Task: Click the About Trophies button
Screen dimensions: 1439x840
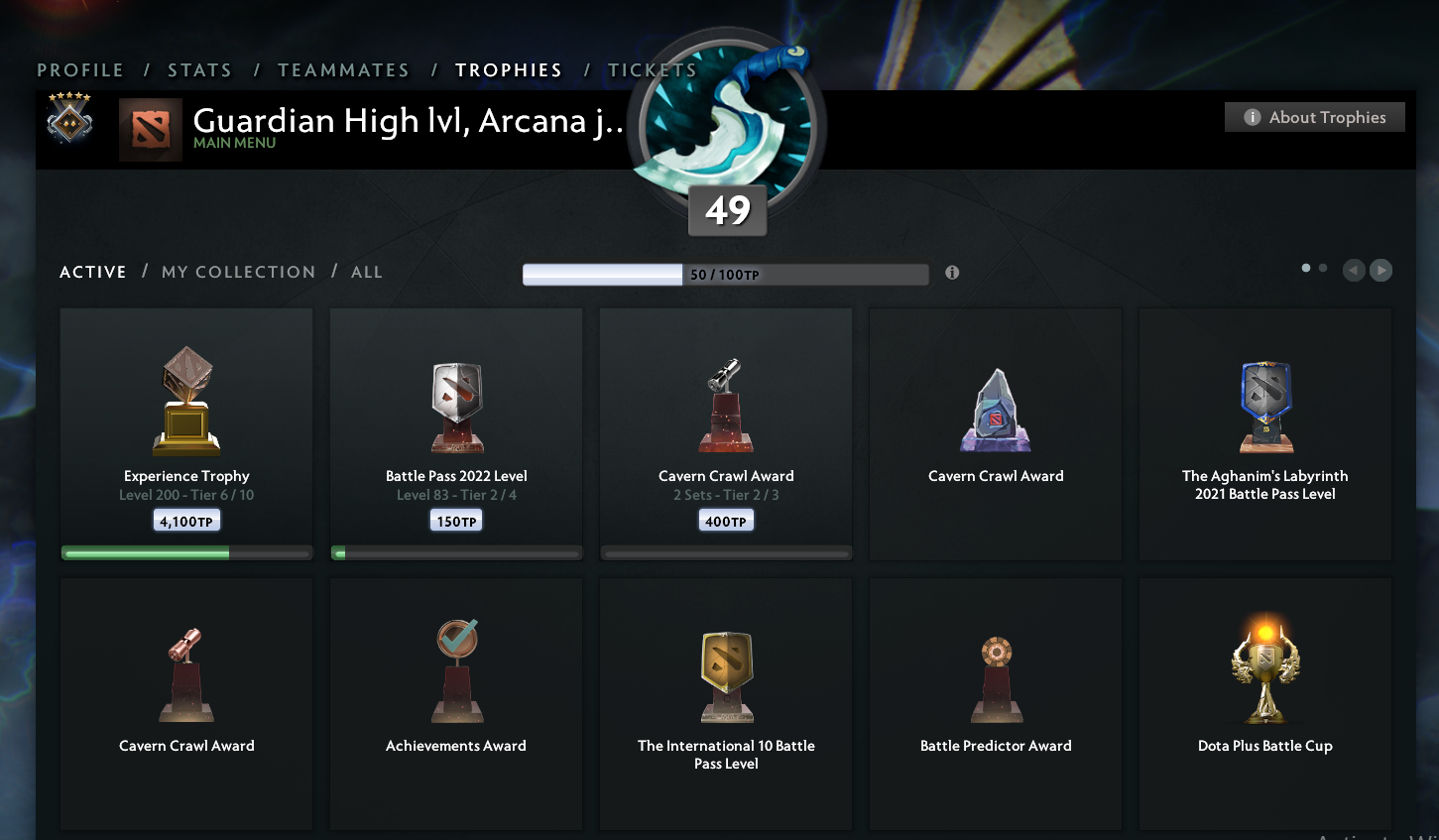Action: [x=1314, y=116]
